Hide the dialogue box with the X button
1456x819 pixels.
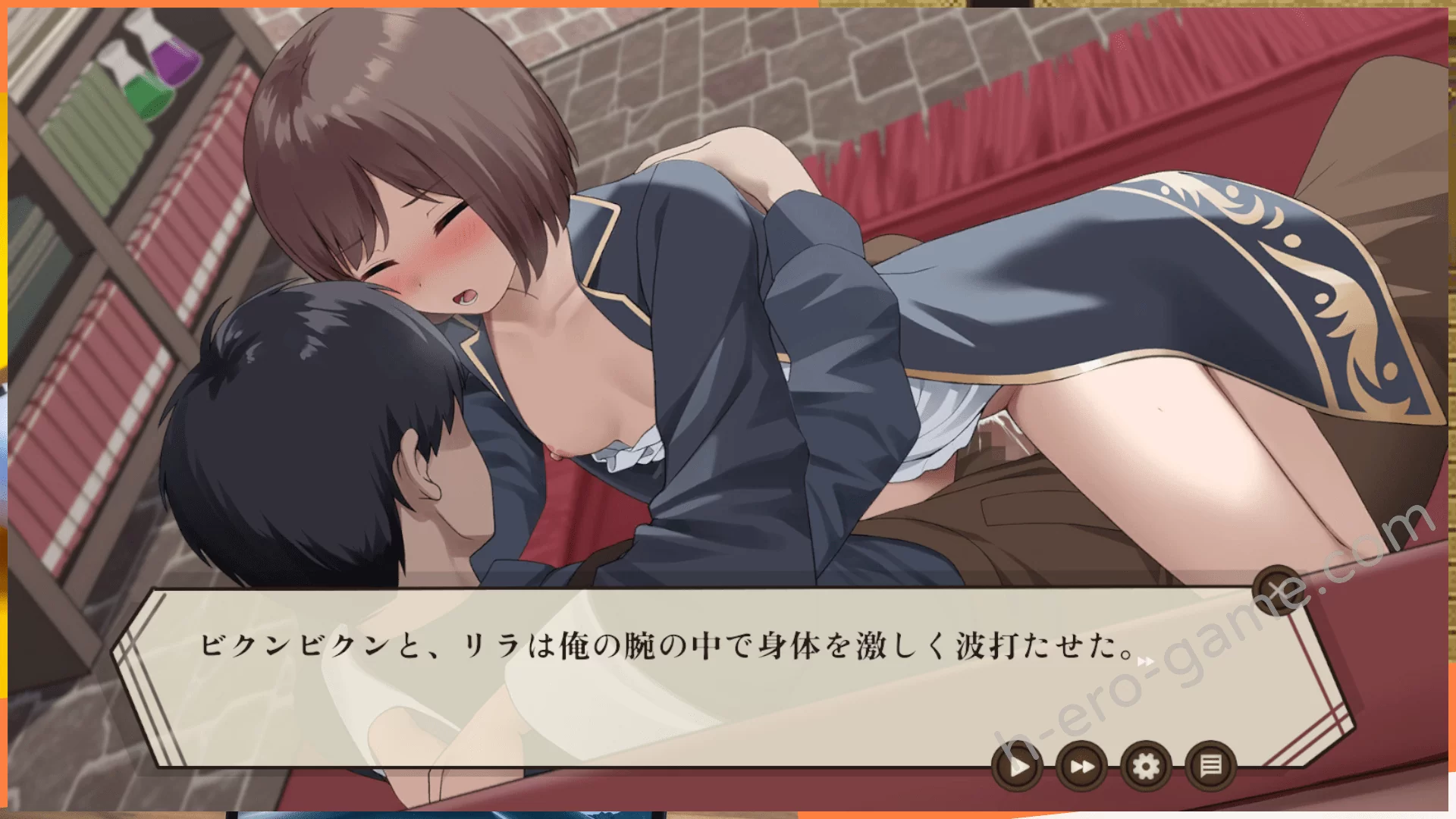pos(1277,589)
